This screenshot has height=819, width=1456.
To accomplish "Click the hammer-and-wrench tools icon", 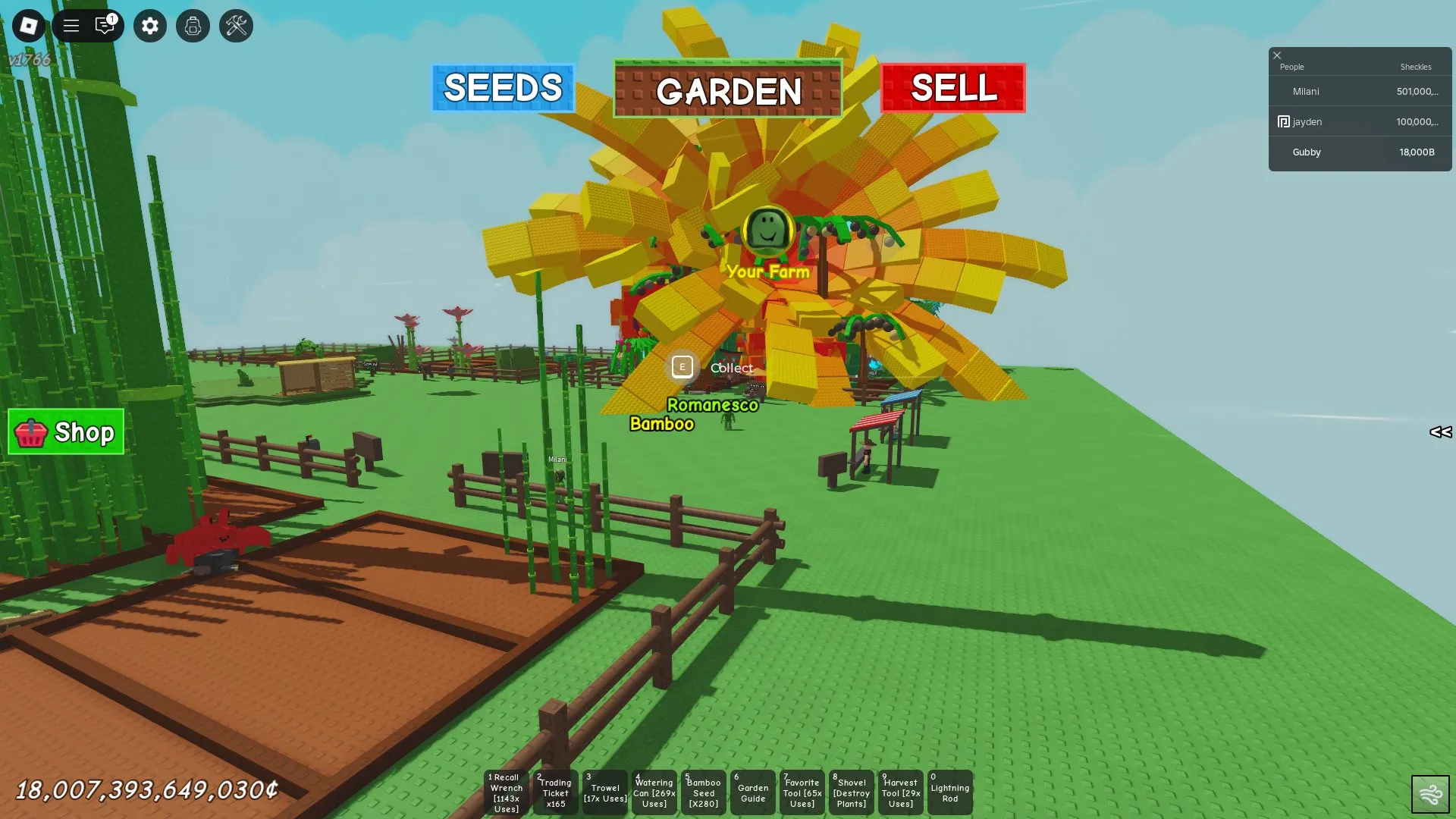I will 236,26.
